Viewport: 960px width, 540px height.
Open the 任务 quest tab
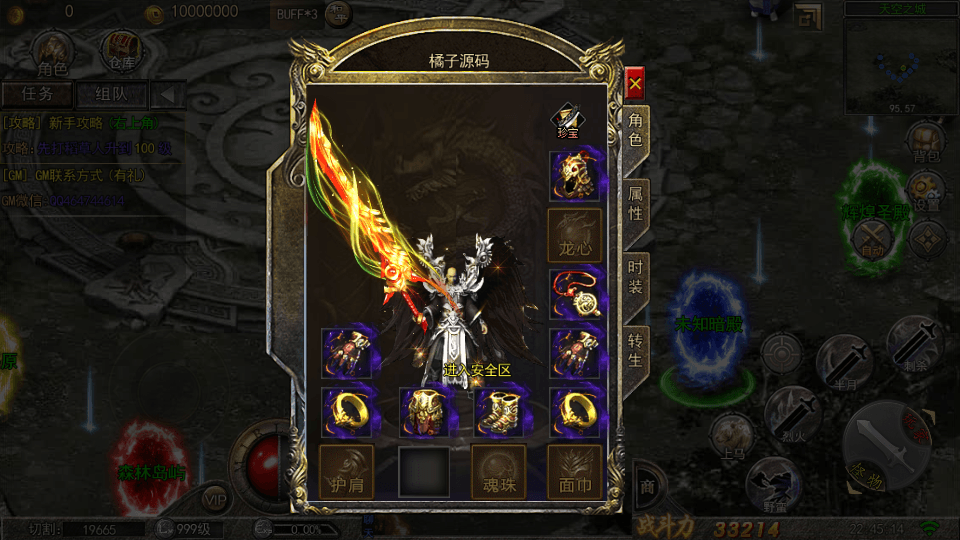tap(37, 95)
